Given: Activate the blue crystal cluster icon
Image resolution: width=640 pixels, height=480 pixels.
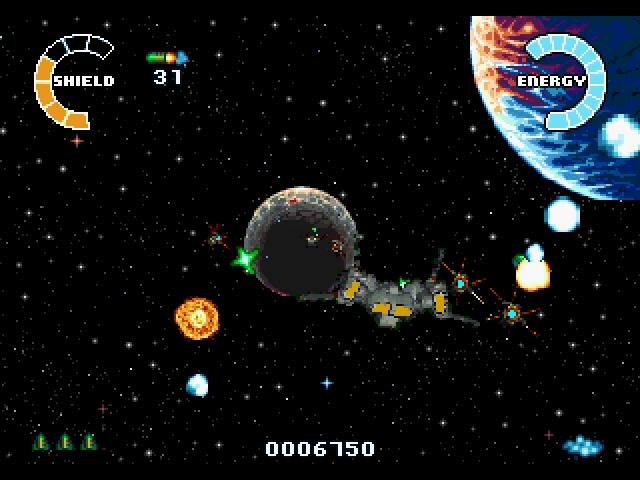Looking at the screenshot, I should [581, 445].
